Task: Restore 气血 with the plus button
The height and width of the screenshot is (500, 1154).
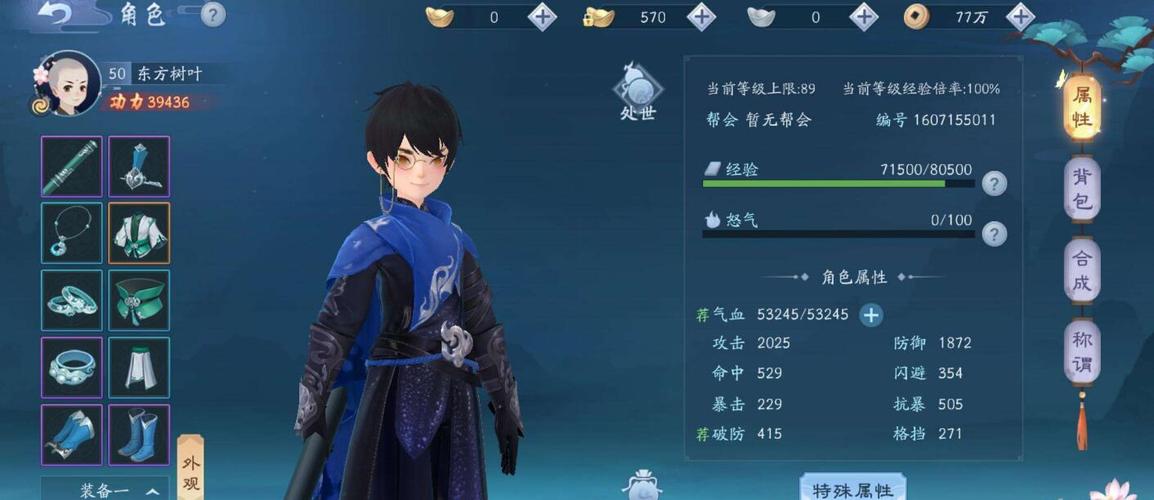Action: 871,315
